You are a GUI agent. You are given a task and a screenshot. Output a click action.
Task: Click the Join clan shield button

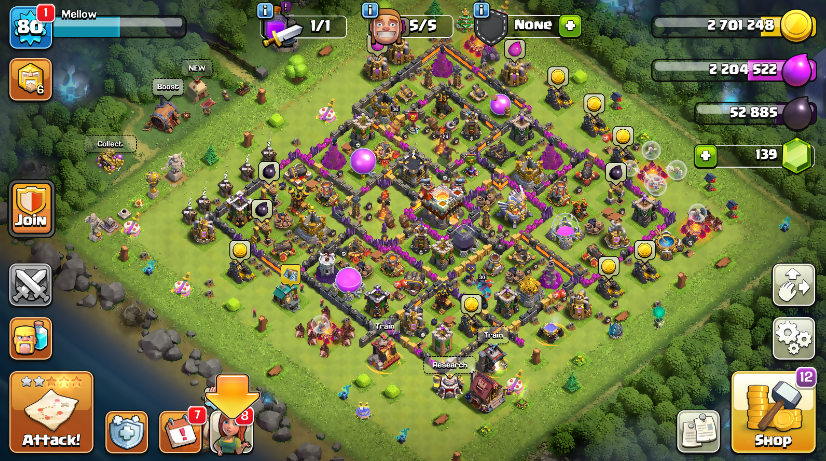point(30,209)
